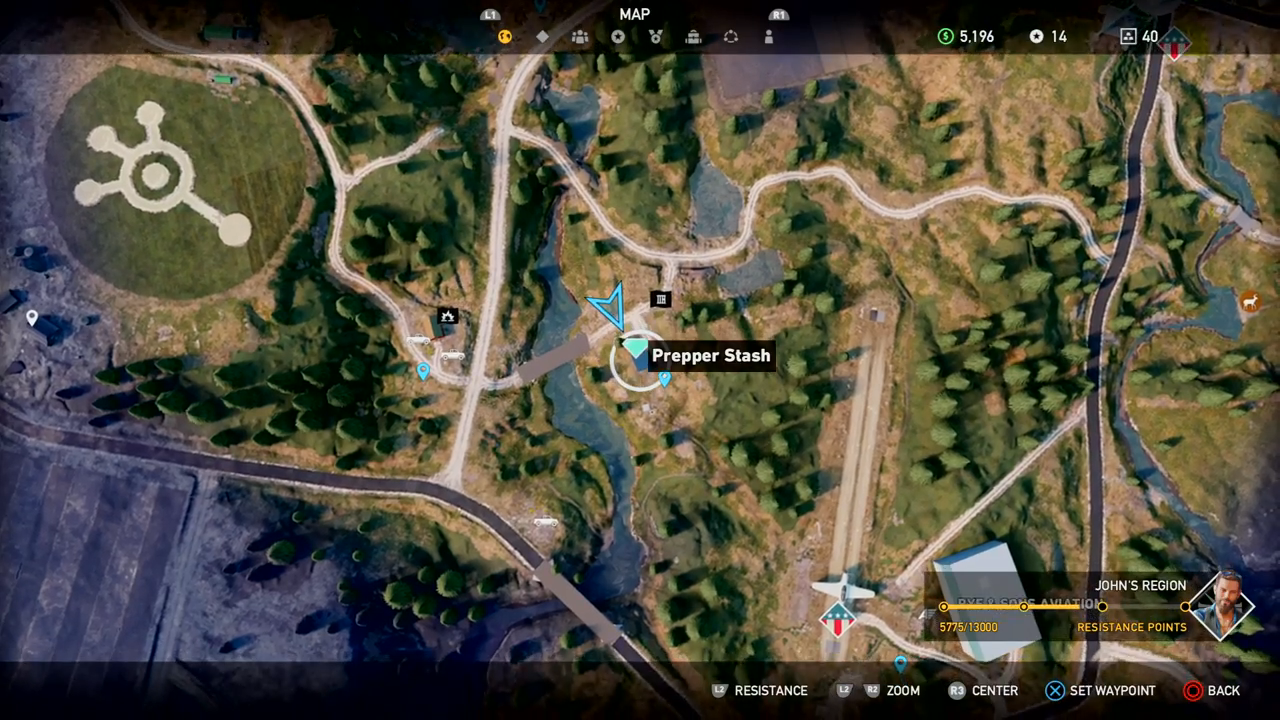Select John's portrait in the region panel
Viewport: 1280px width, 720px height.
click(1221, 606)
